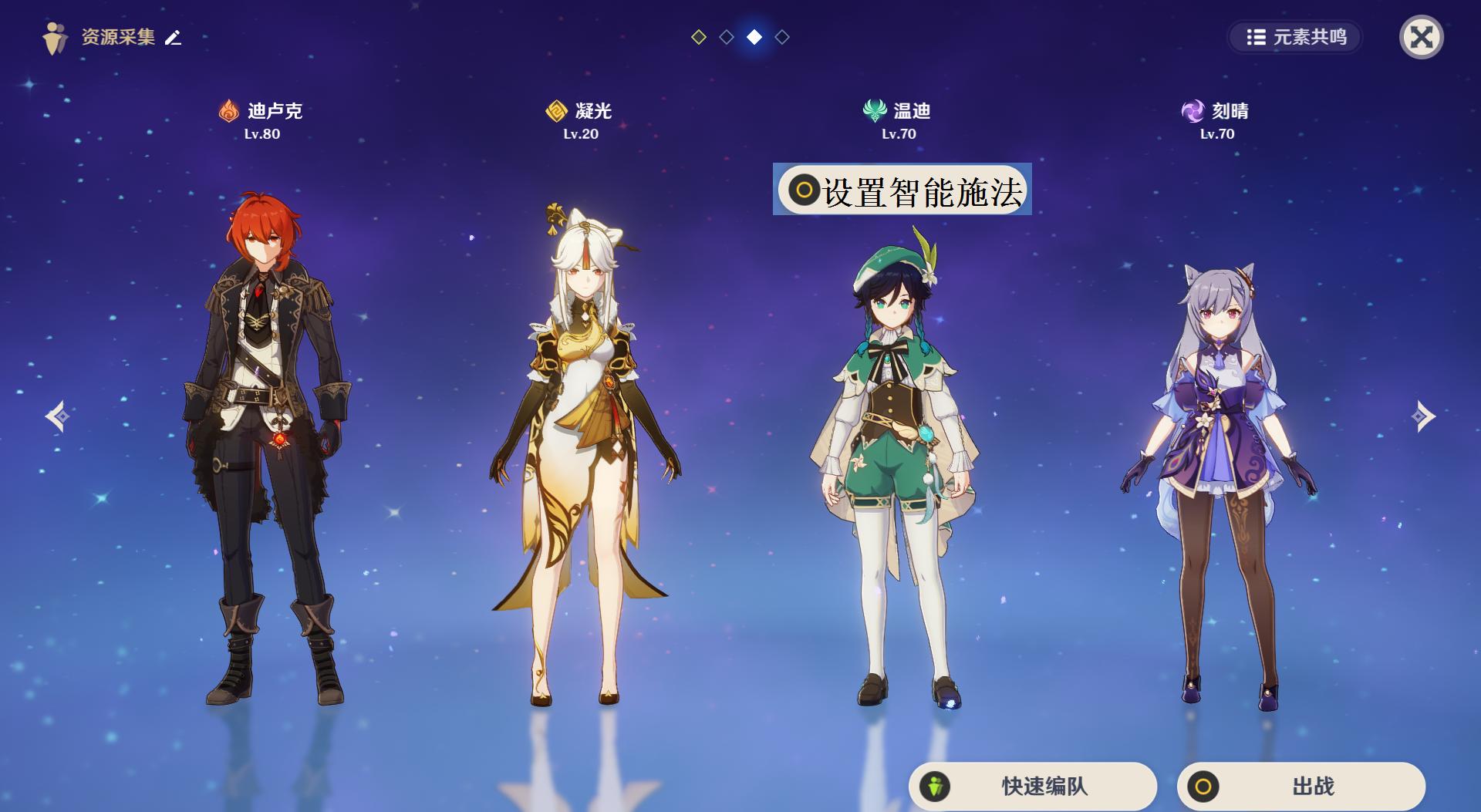
Task: Click the 元素共鸣 list icon
Action: click(1257, 35)
